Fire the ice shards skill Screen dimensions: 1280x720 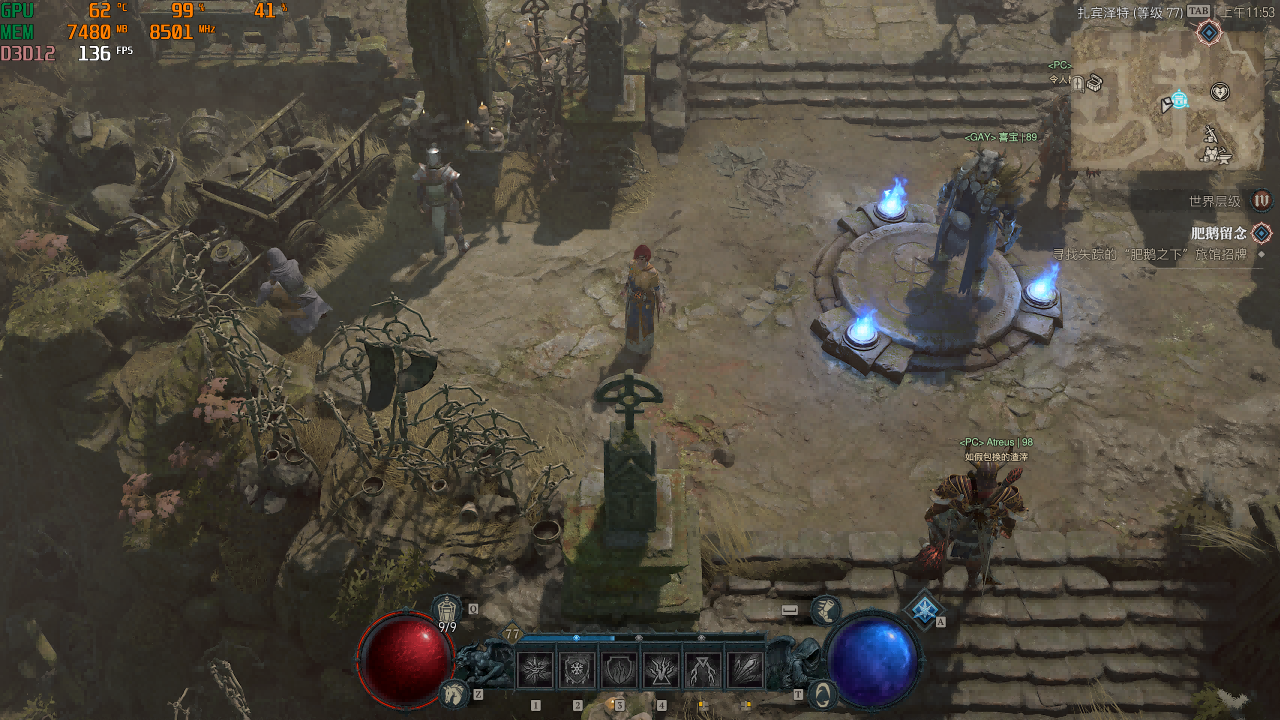pos(745,669)
